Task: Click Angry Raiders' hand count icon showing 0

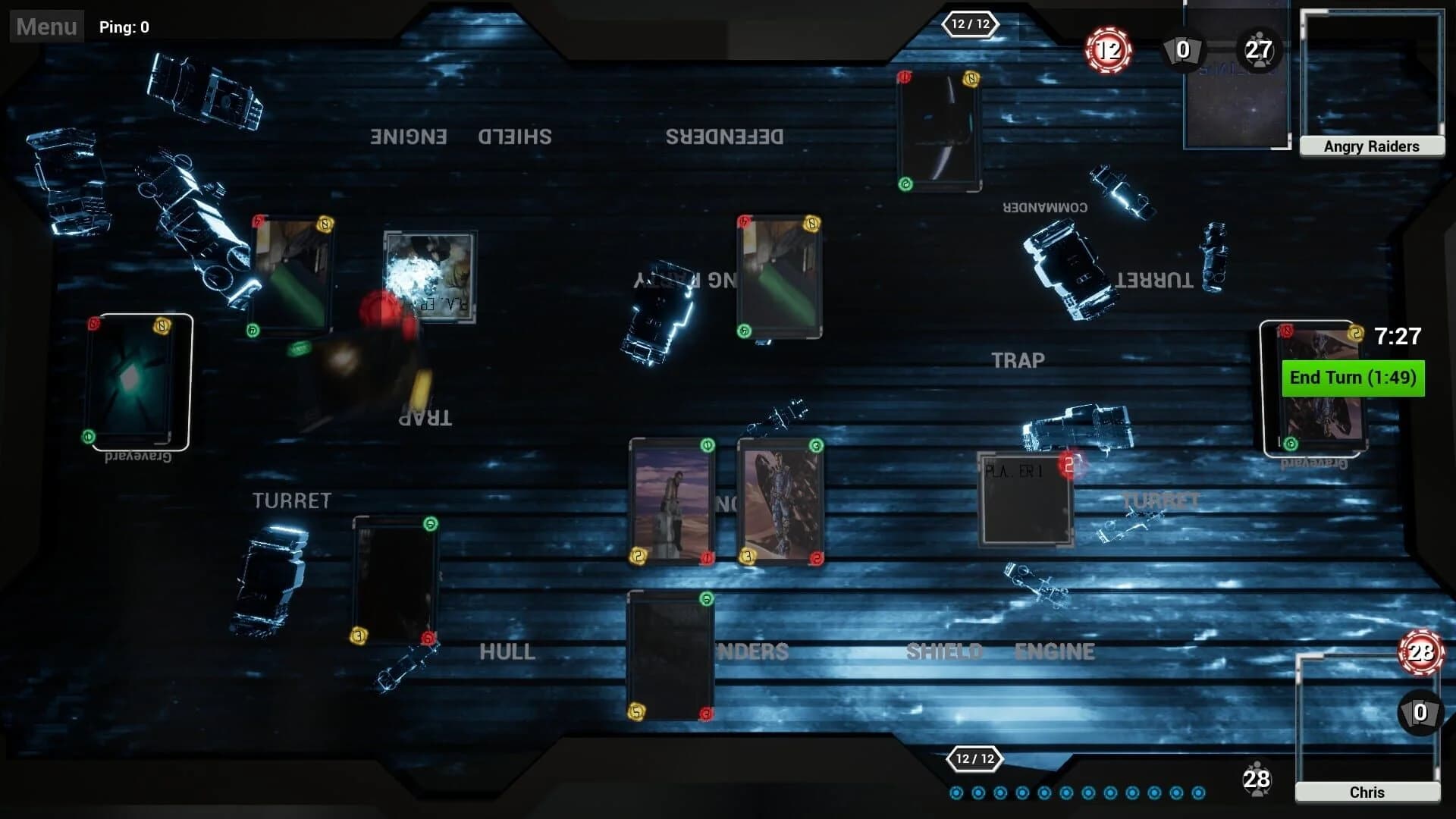Action: click(1181, 52)
